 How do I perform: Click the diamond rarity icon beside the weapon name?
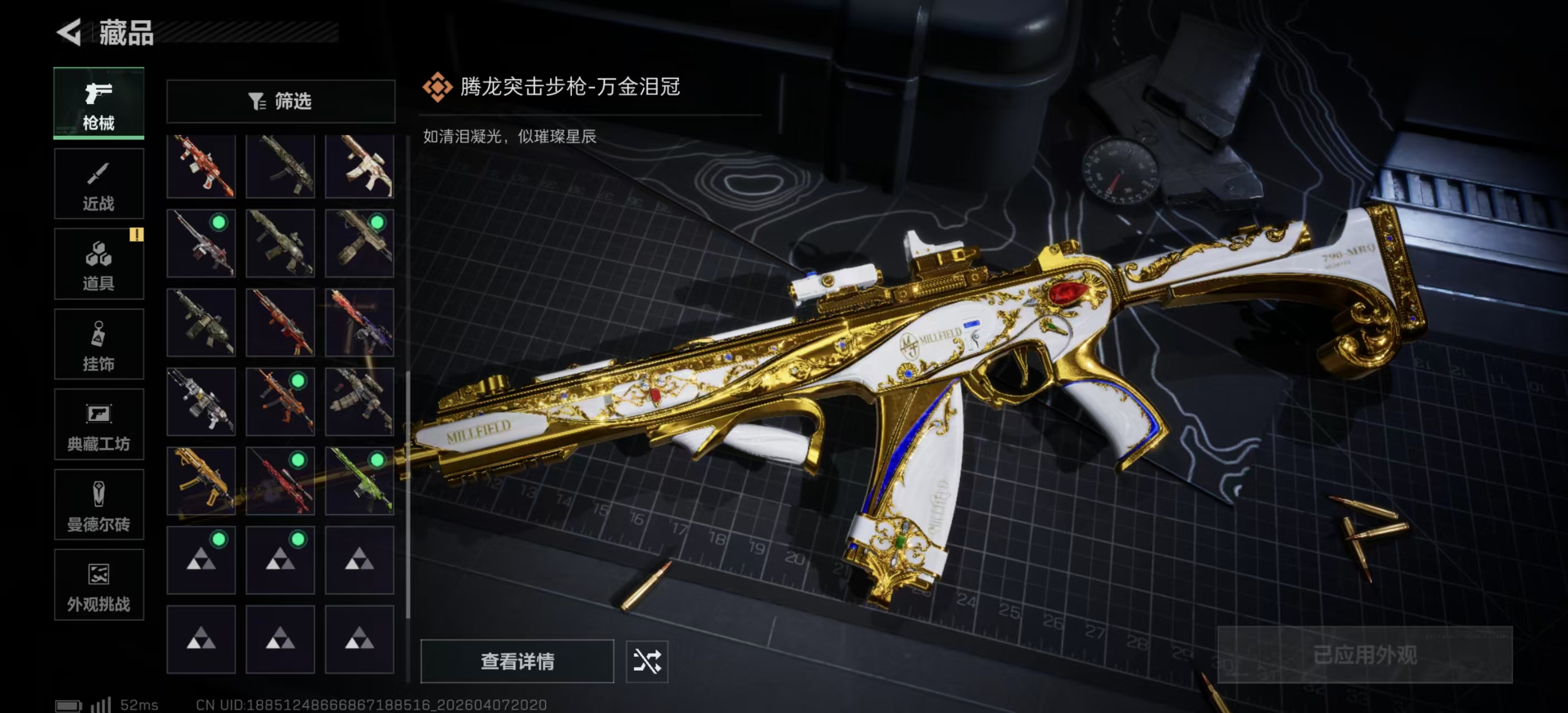click(438, 87)
